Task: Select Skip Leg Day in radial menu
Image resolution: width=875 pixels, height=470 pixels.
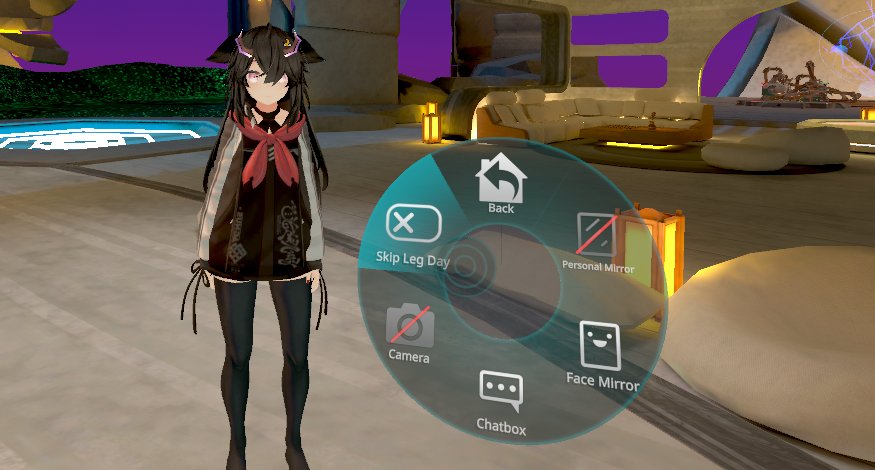Action: (x=413, y=232)
